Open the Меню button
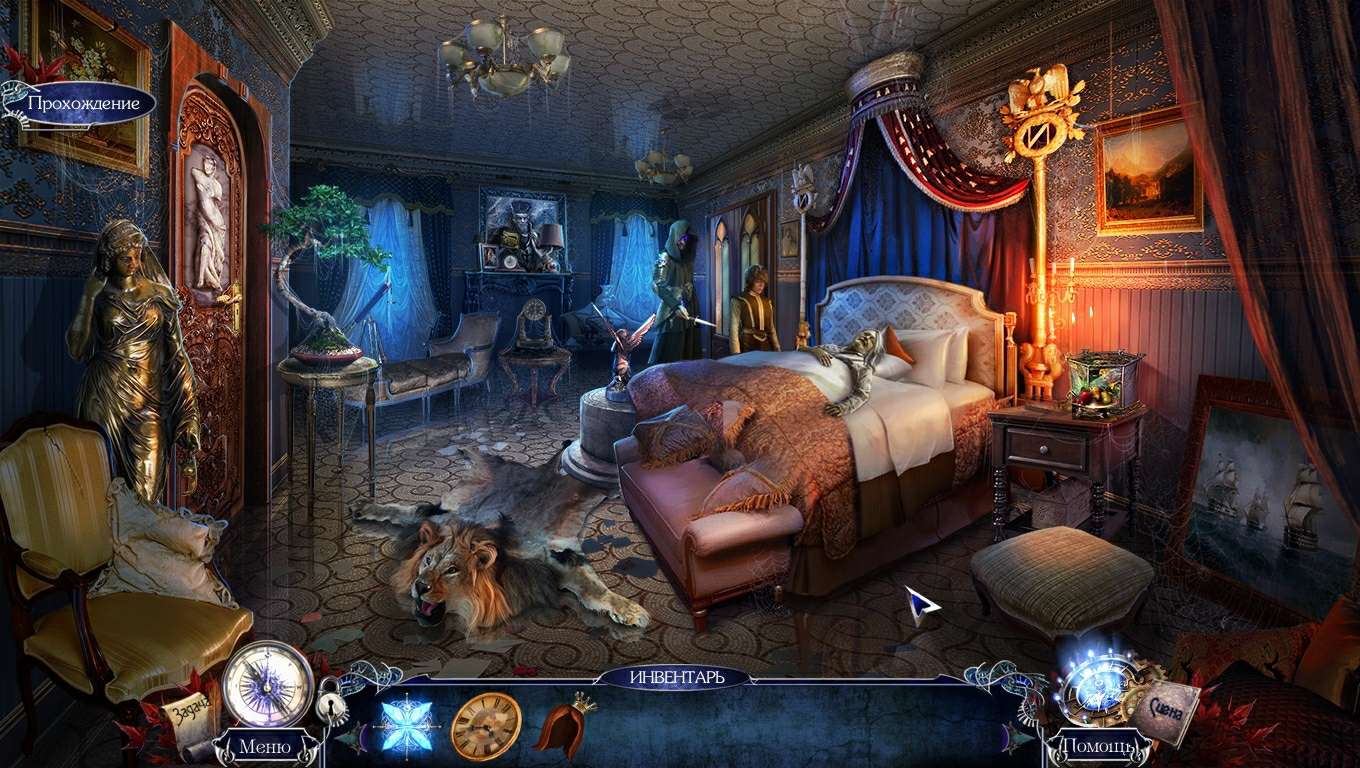Image resolution: width=1360 pixels, height=768 pixels. [265, 746]
